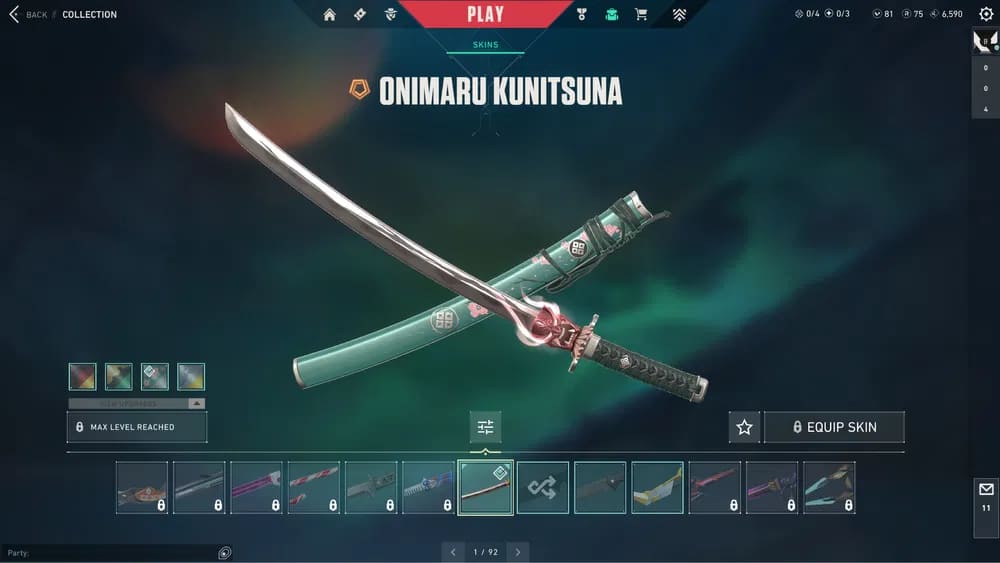Screen dimensions: 1000x563
Task: Choose the grey-yellow variant swatch
Action: tap(191, 376)
